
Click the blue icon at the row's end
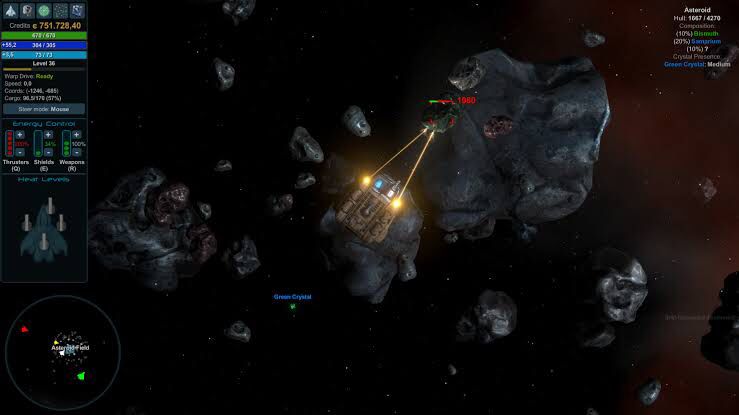tap(78, 10)
